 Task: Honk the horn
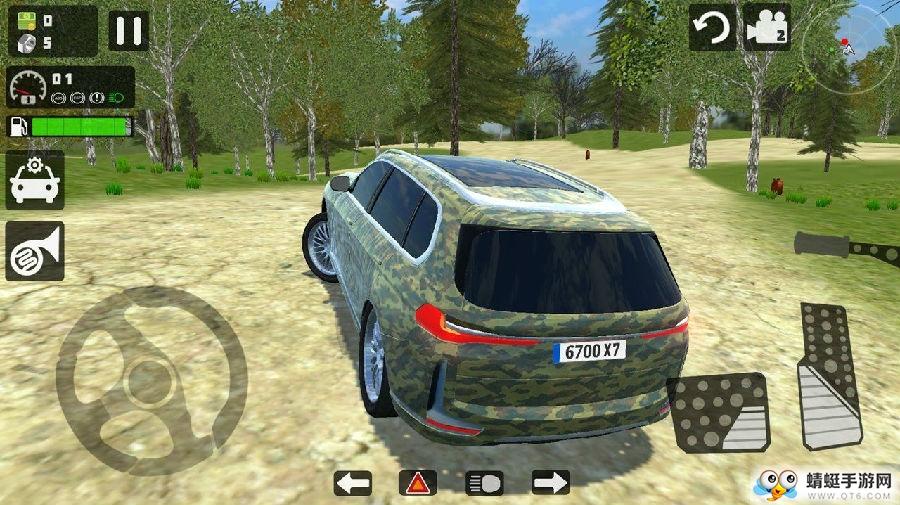(x=35, y=250)
